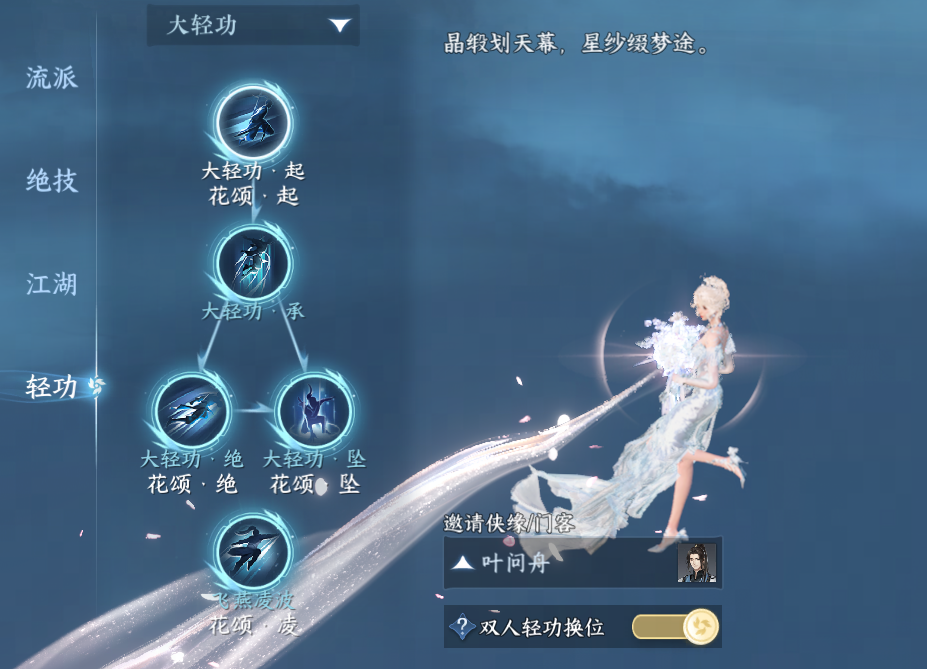Switch to the 绝技 tab
This screenshot has width=927, height=669.
pyautogui.click(x=52, y=181)
